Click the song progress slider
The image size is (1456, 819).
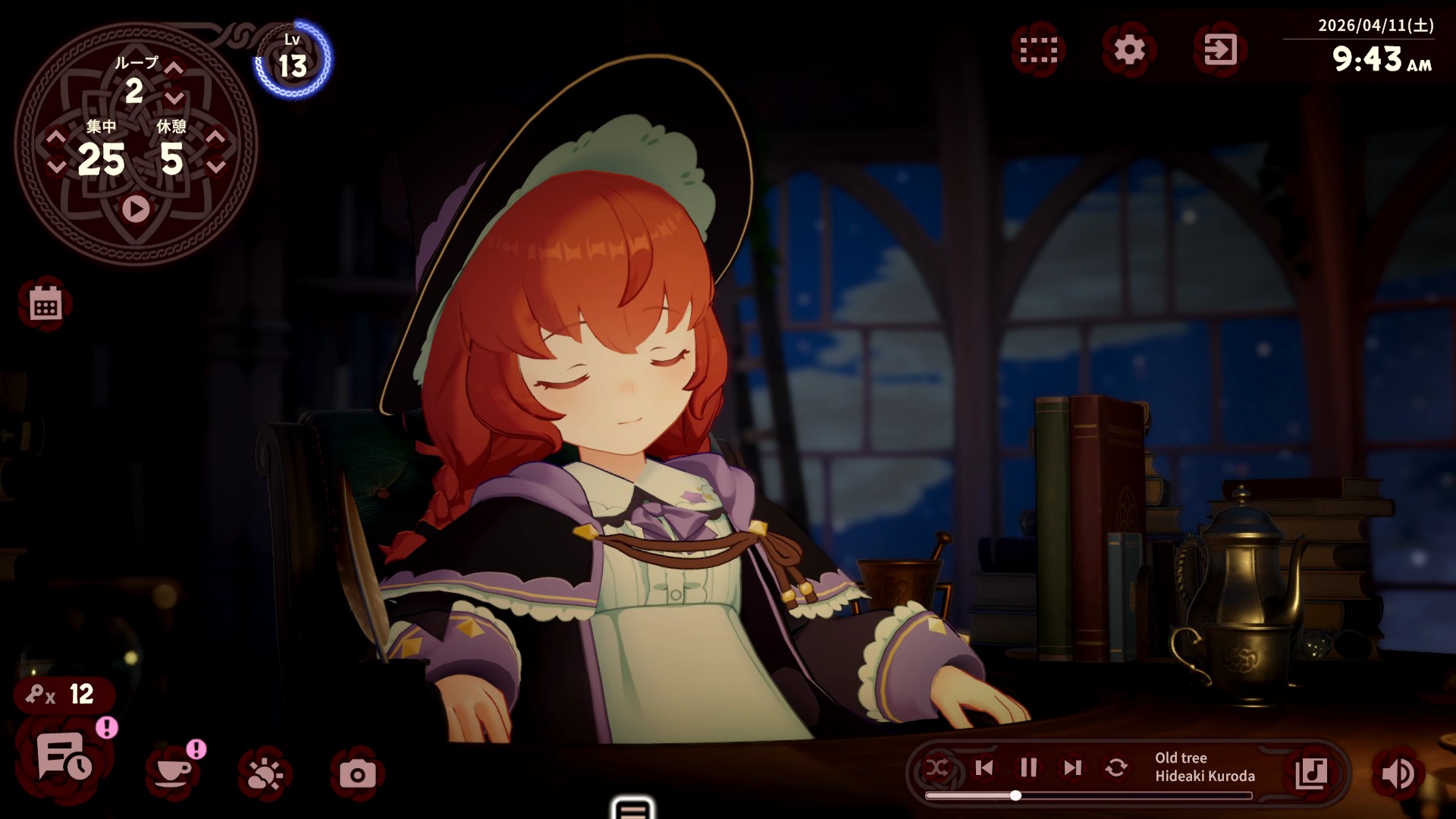click(x=1016, y=795)
